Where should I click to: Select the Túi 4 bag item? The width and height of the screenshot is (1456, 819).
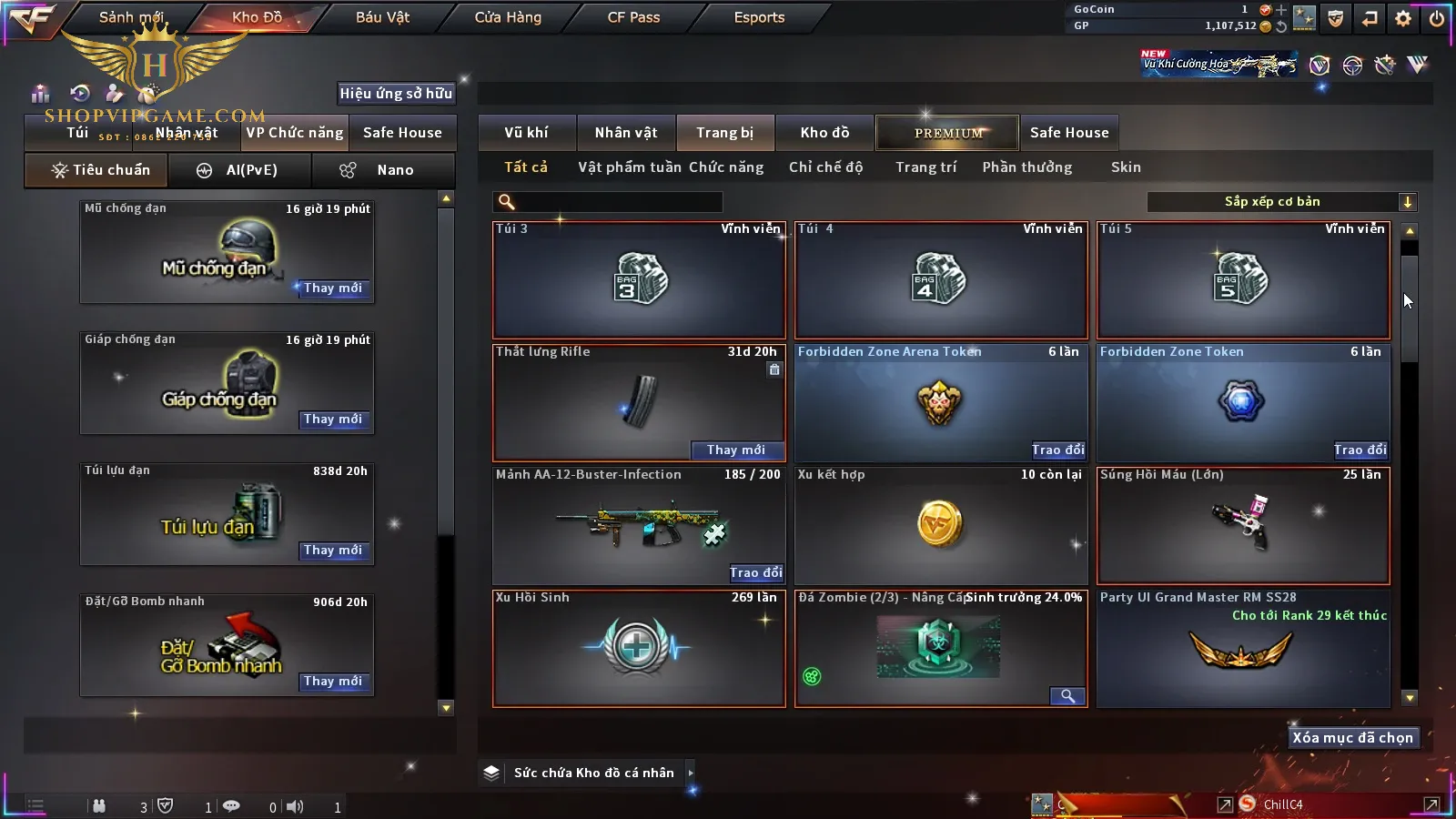[x=941, y=279]
